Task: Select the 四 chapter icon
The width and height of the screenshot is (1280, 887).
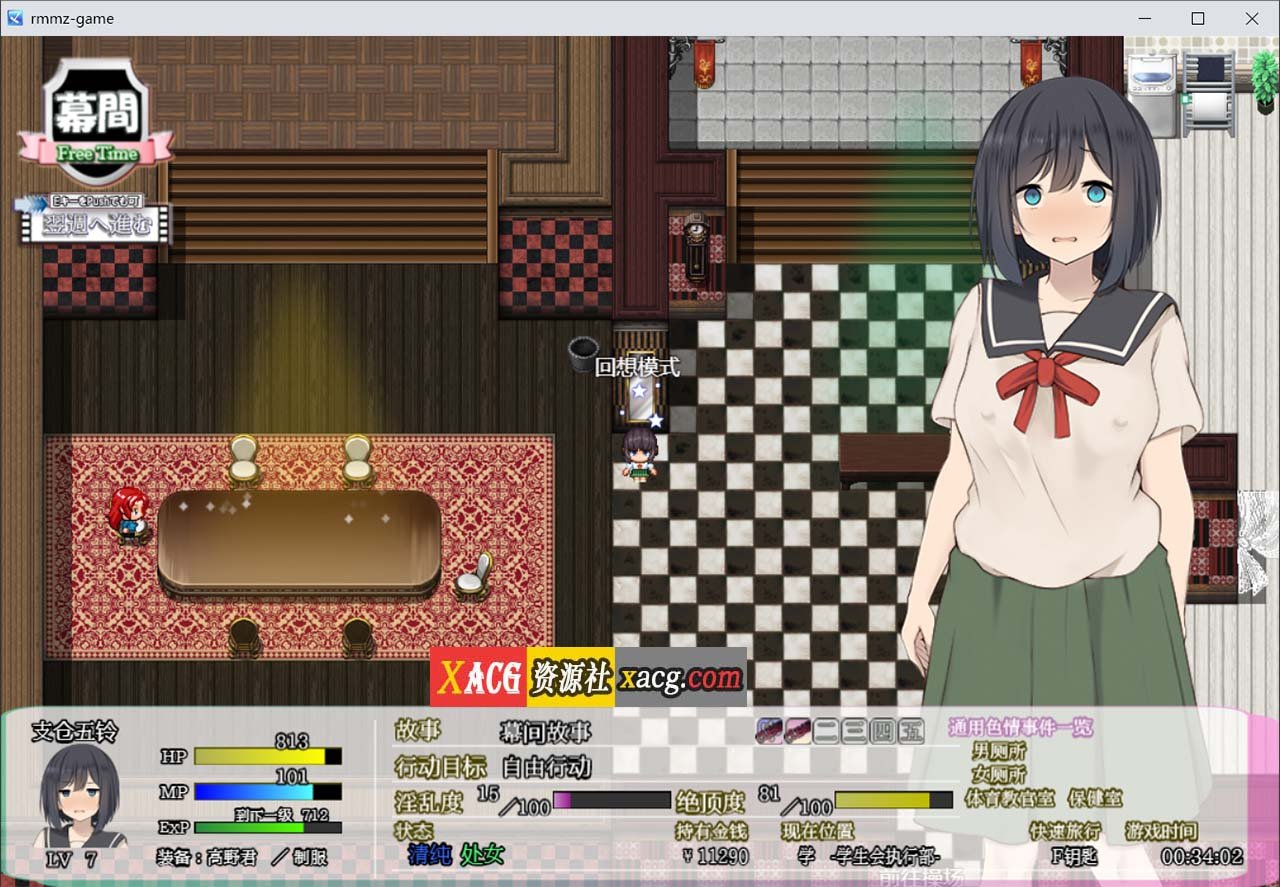Action: [x=883, y=731]
